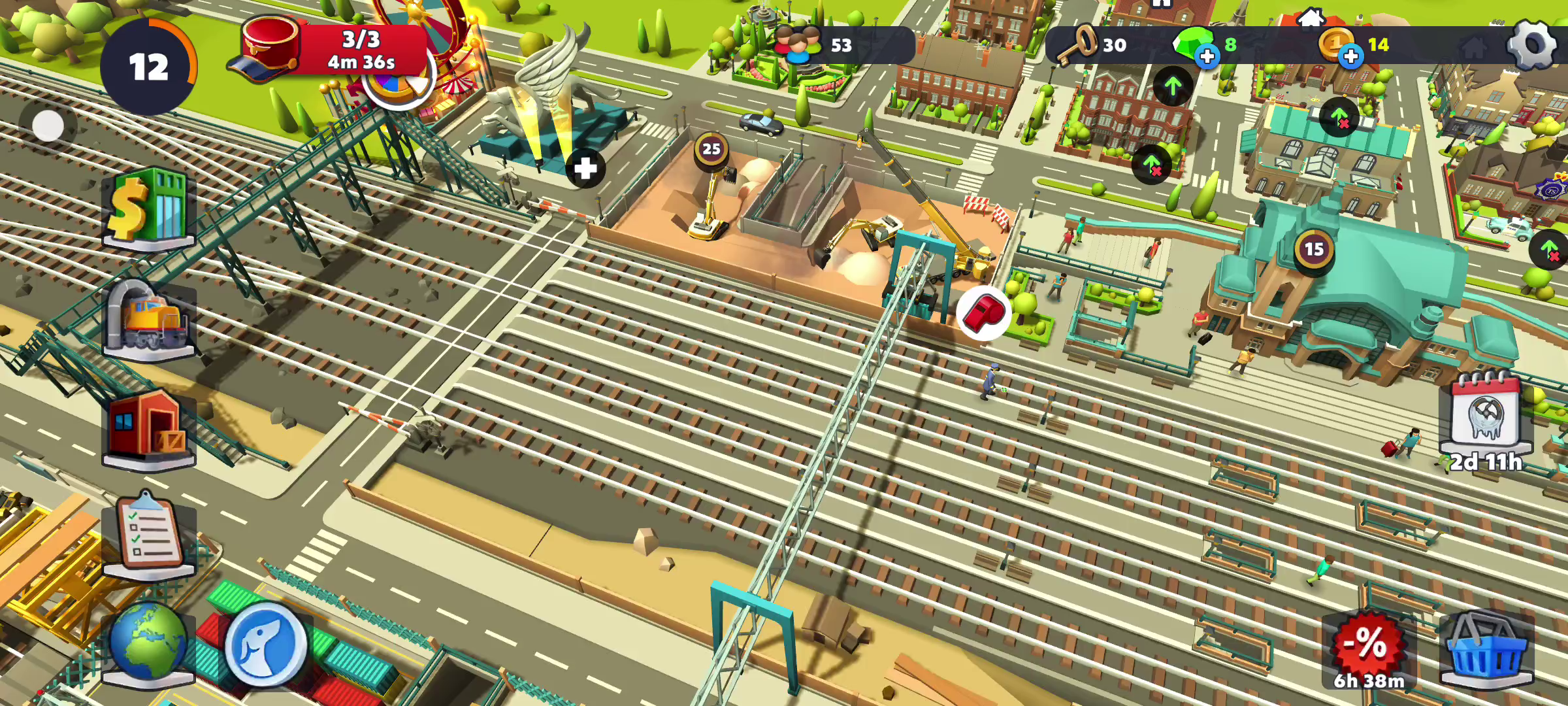Open the calendar event with 2d 11h
Screen dimensions: 1568x706
tap(1486, 420)
